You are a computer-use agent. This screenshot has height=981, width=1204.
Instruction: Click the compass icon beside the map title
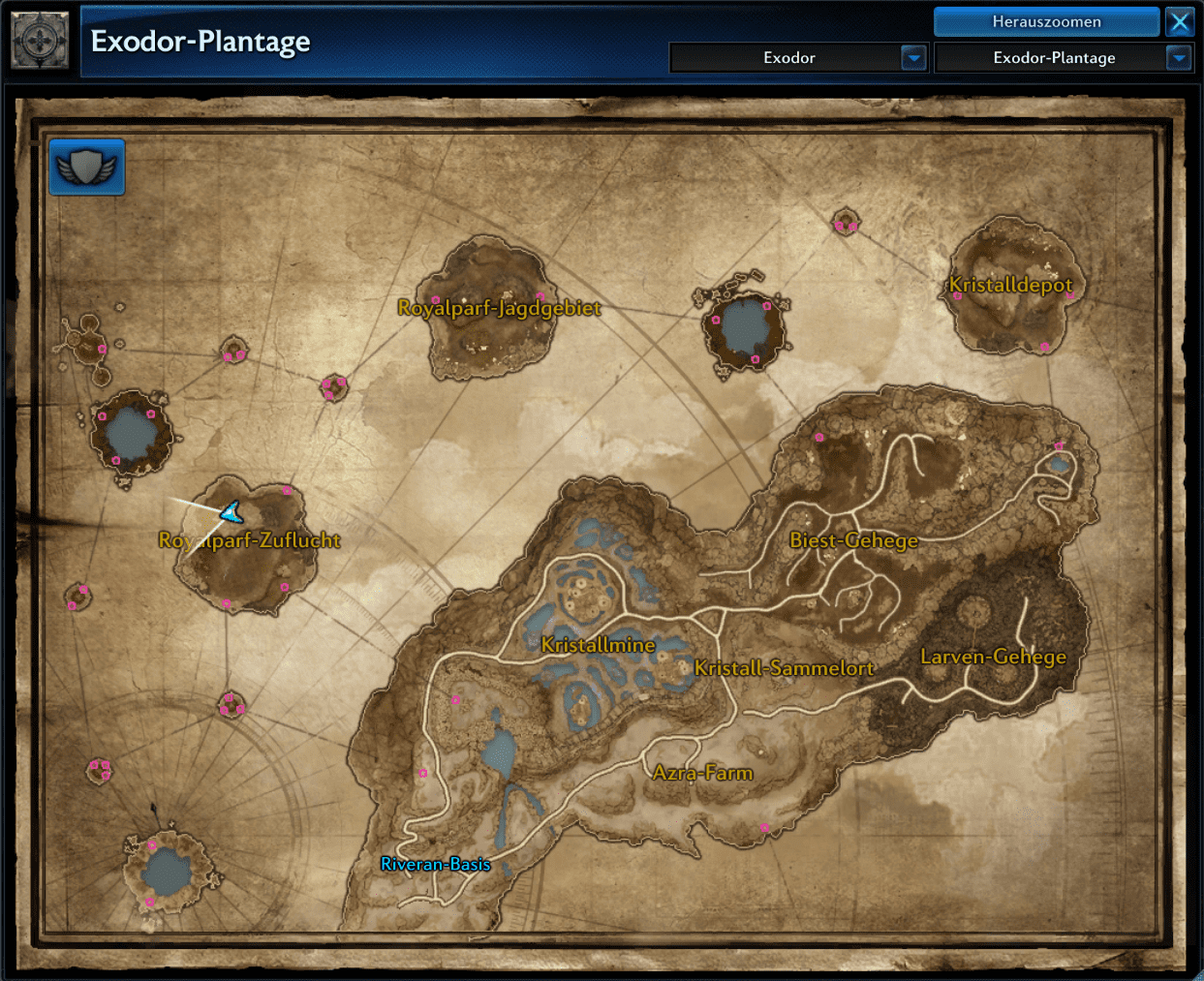[x=40, y=42]
